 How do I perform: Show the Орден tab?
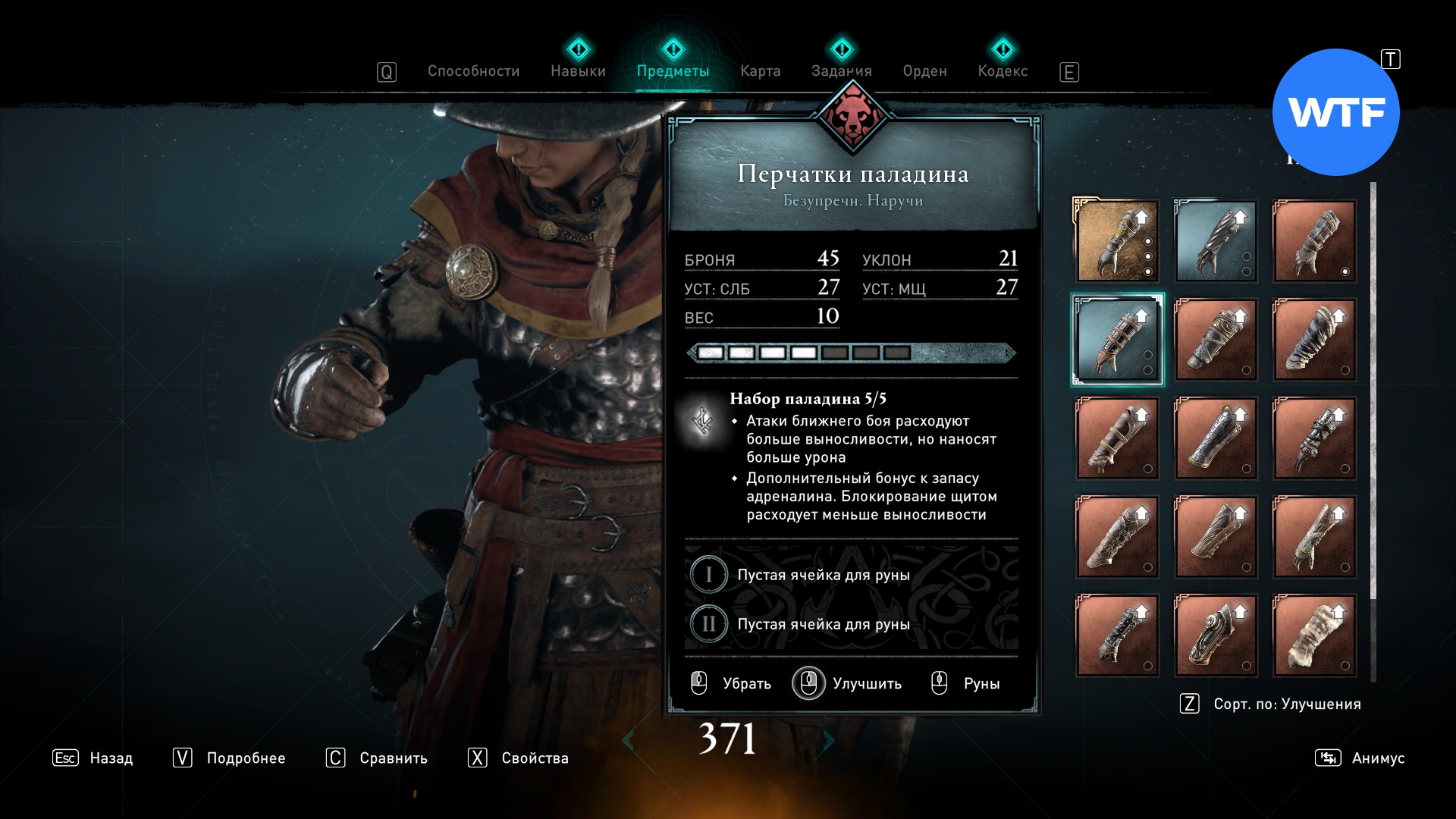924,71
